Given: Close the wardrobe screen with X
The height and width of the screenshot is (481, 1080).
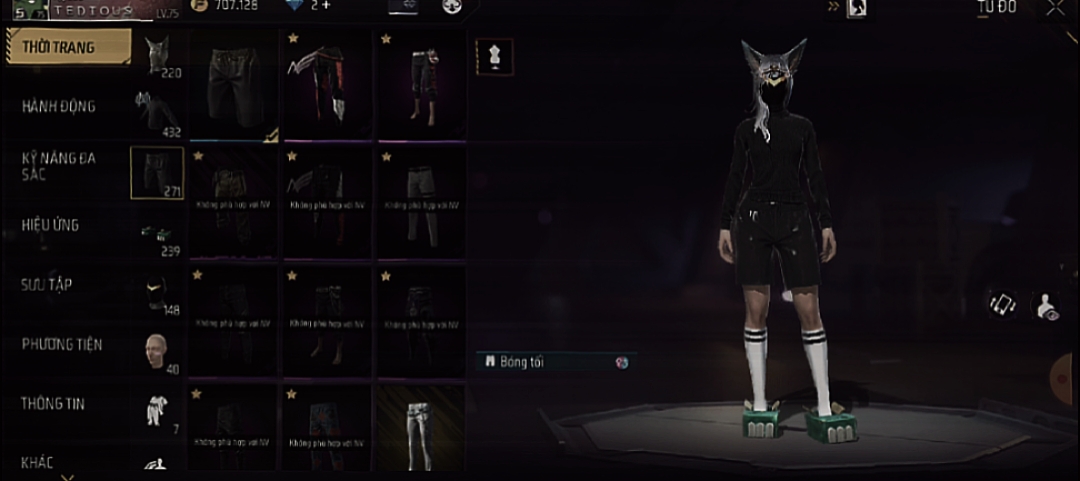Looking at the screenshot, I should 1055,9.
